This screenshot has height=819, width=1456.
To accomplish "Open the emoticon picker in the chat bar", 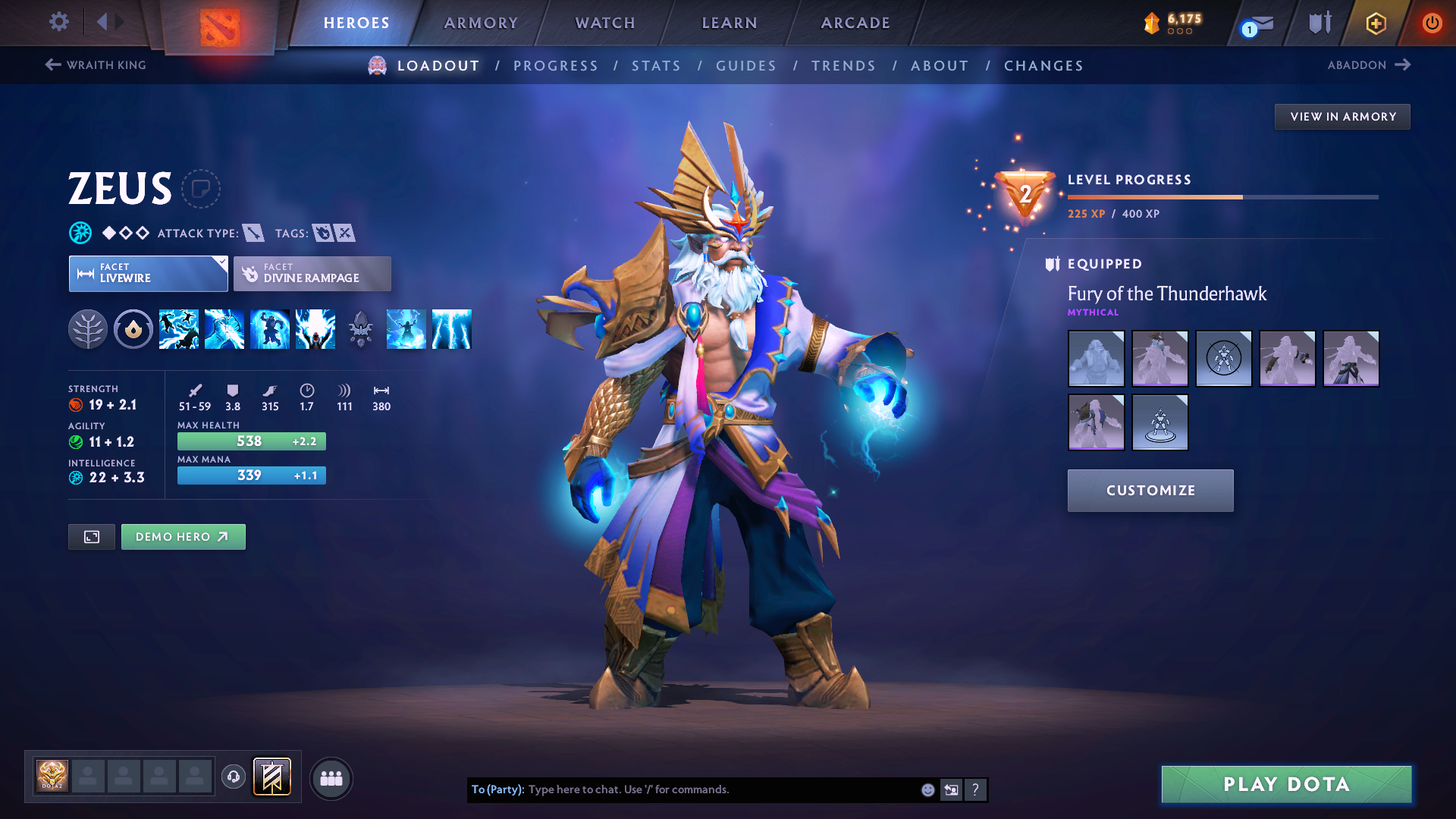I will (x=927, y=789).
